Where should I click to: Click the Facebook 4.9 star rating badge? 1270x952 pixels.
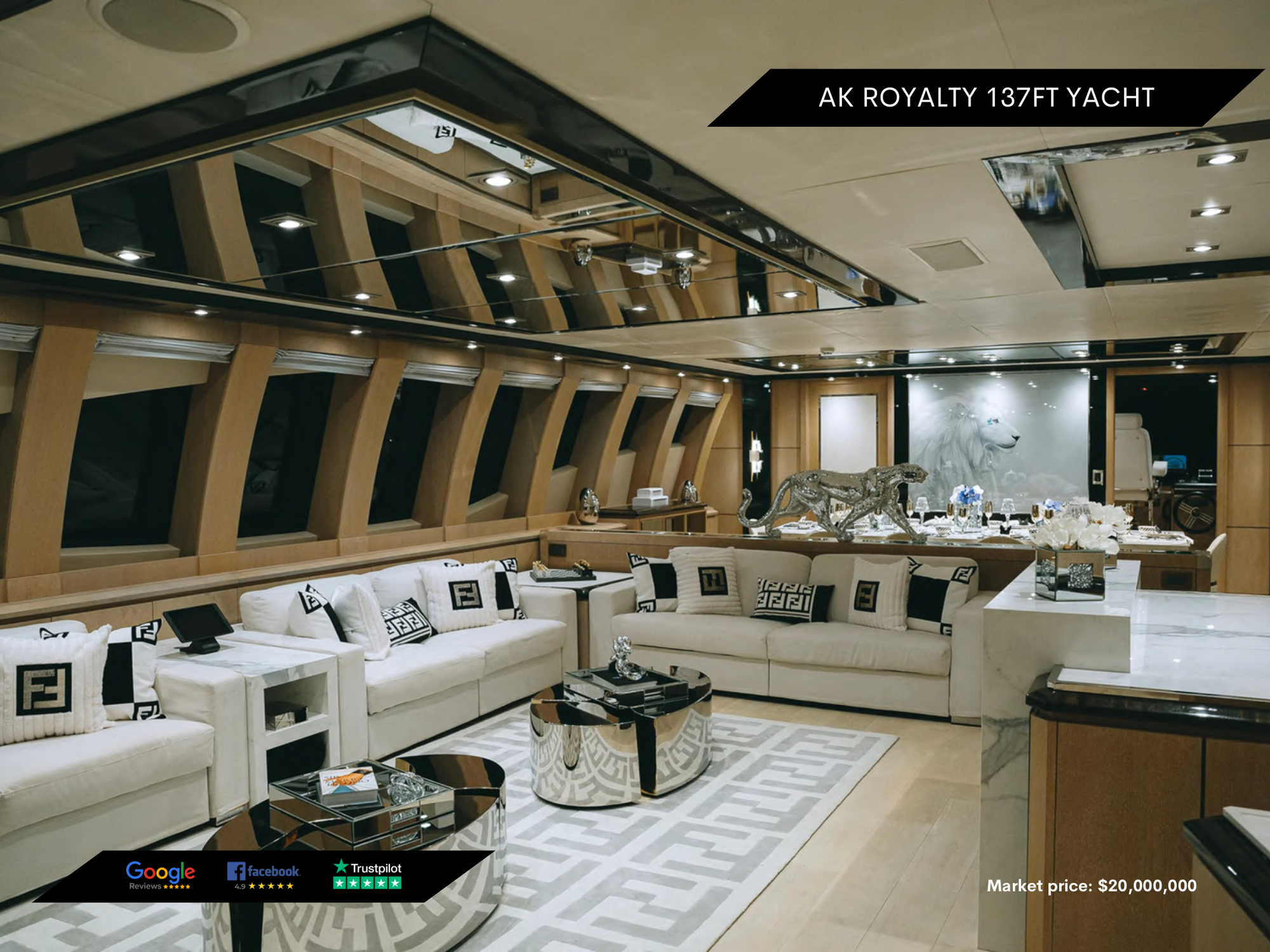click(x=264, y=876)
